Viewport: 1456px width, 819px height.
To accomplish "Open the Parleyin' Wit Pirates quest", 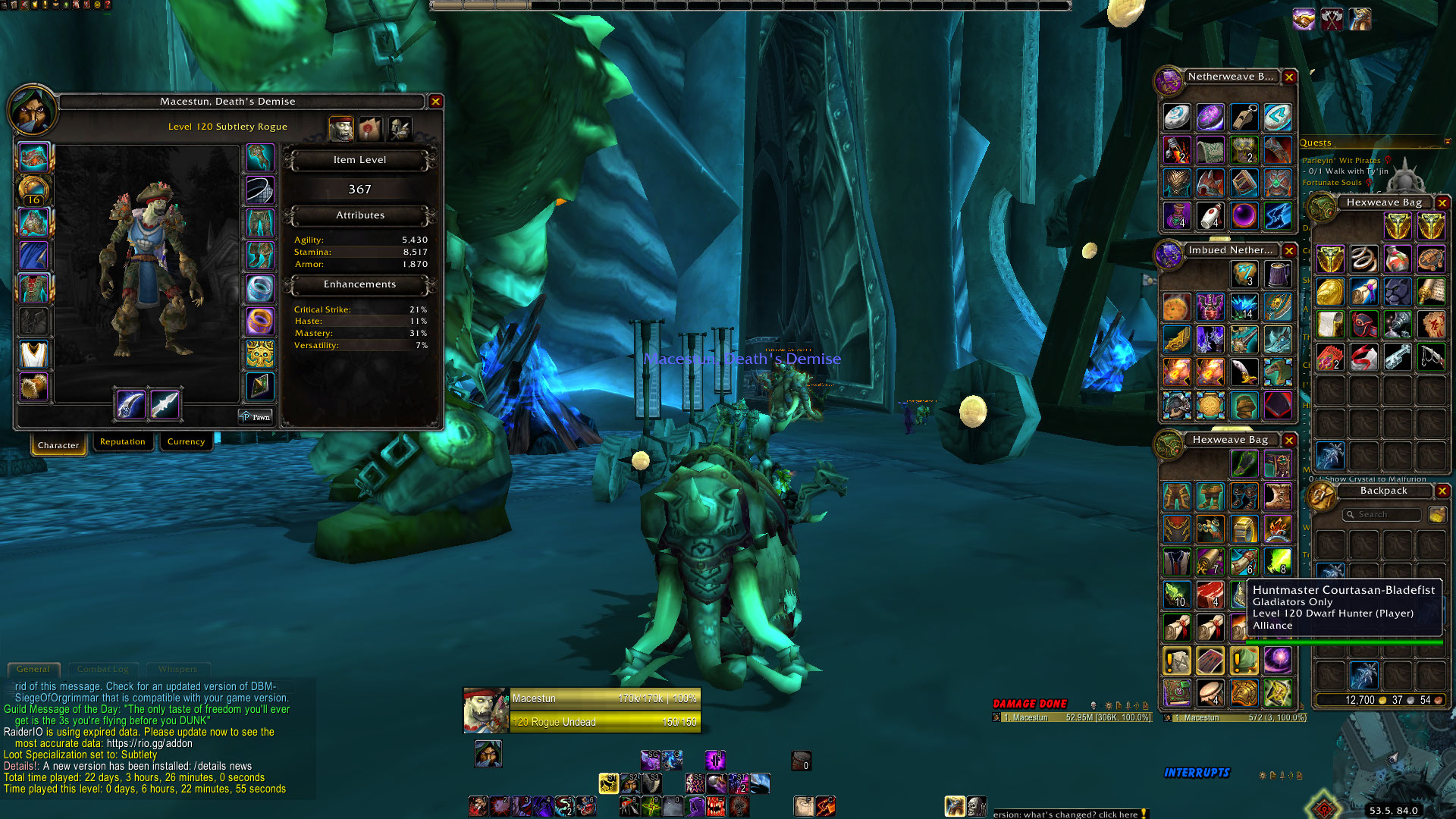I will point(1341,161).
